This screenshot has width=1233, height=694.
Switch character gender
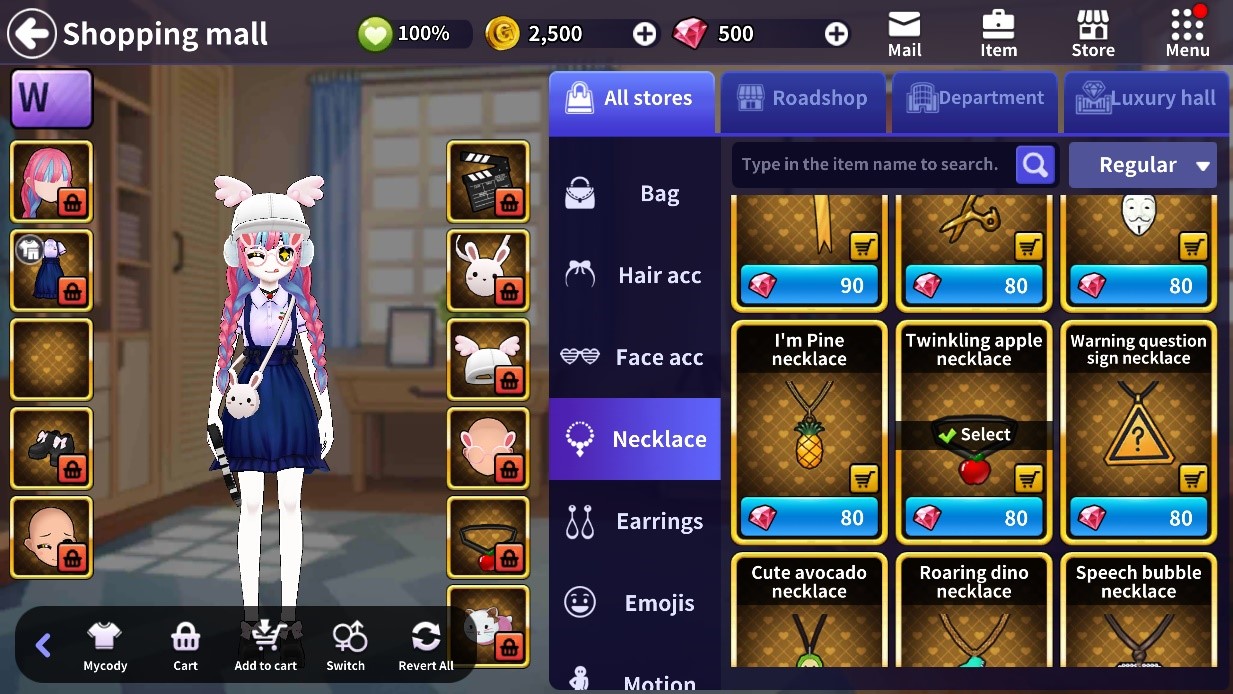(346, 645)
